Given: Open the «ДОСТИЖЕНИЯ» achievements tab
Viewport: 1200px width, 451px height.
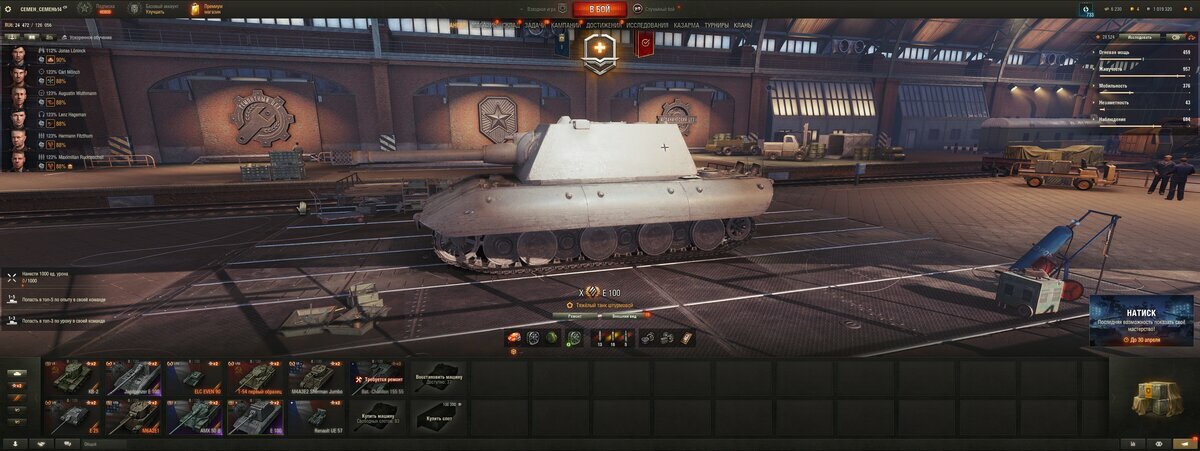Looking at the screenshot, I should (x=603, y=24).
